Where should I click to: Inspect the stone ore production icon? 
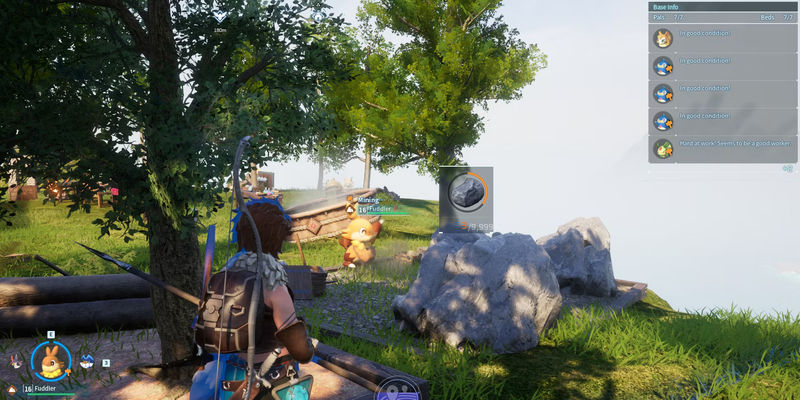pos(466,192)
